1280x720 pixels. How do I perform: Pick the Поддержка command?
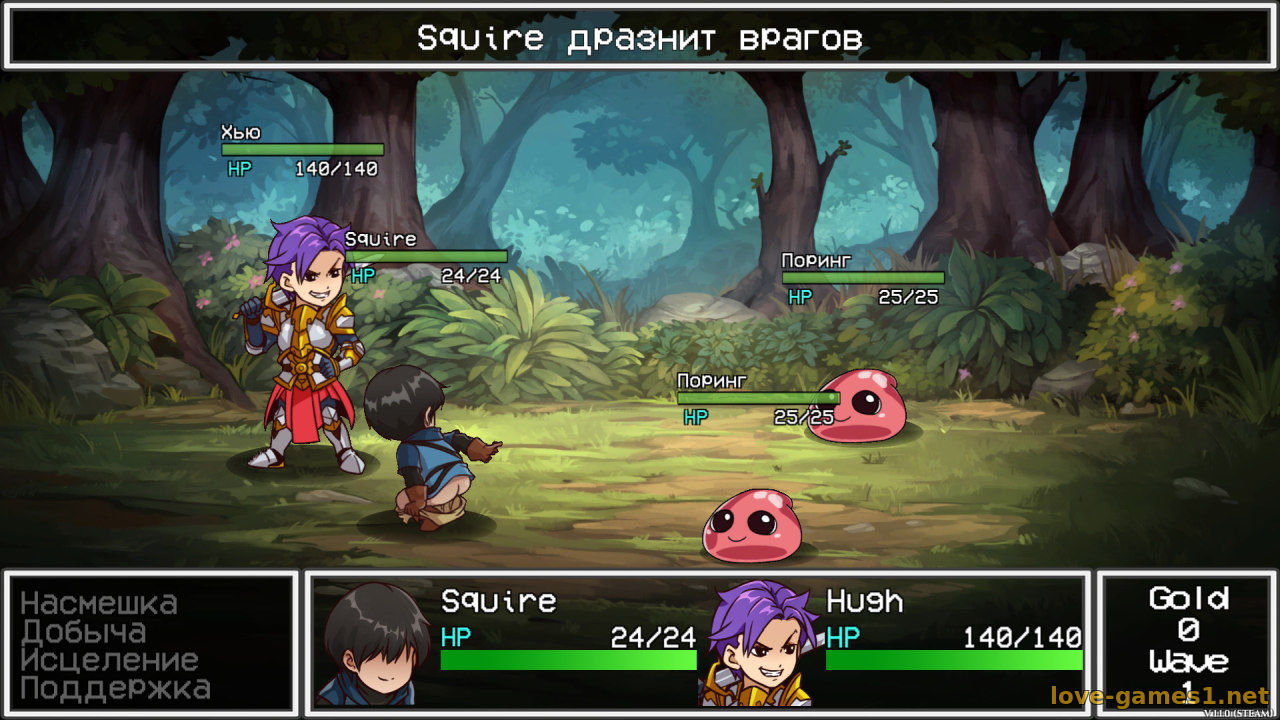point(115,688)
